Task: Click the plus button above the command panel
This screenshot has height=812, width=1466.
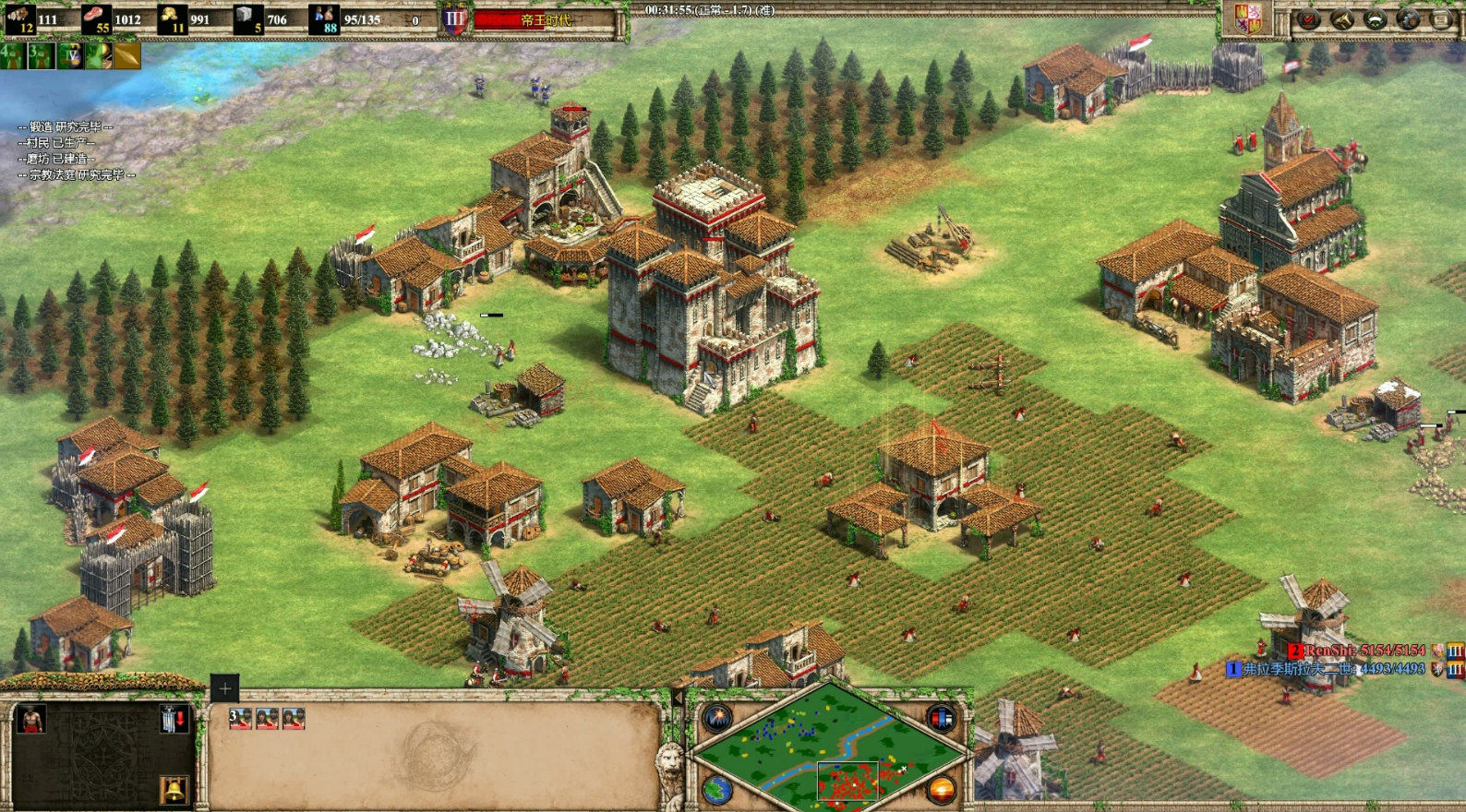Action: point(224,688)
